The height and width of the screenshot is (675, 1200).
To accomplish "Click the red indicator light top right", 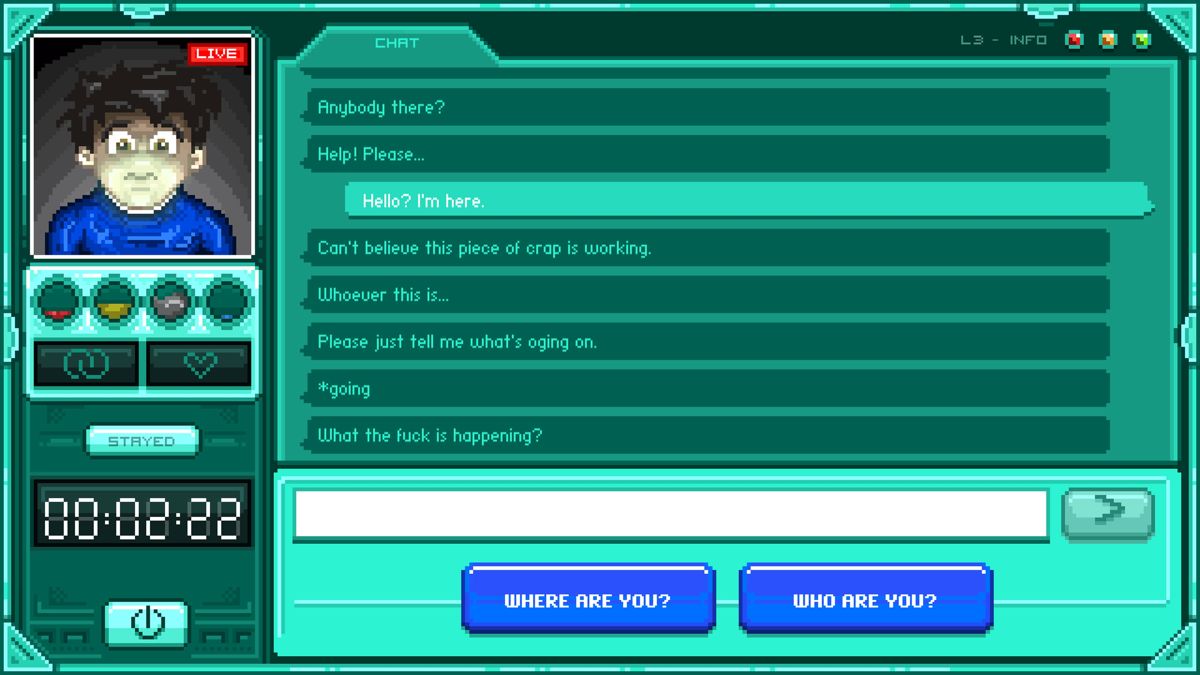I will tap(1075, 40).
